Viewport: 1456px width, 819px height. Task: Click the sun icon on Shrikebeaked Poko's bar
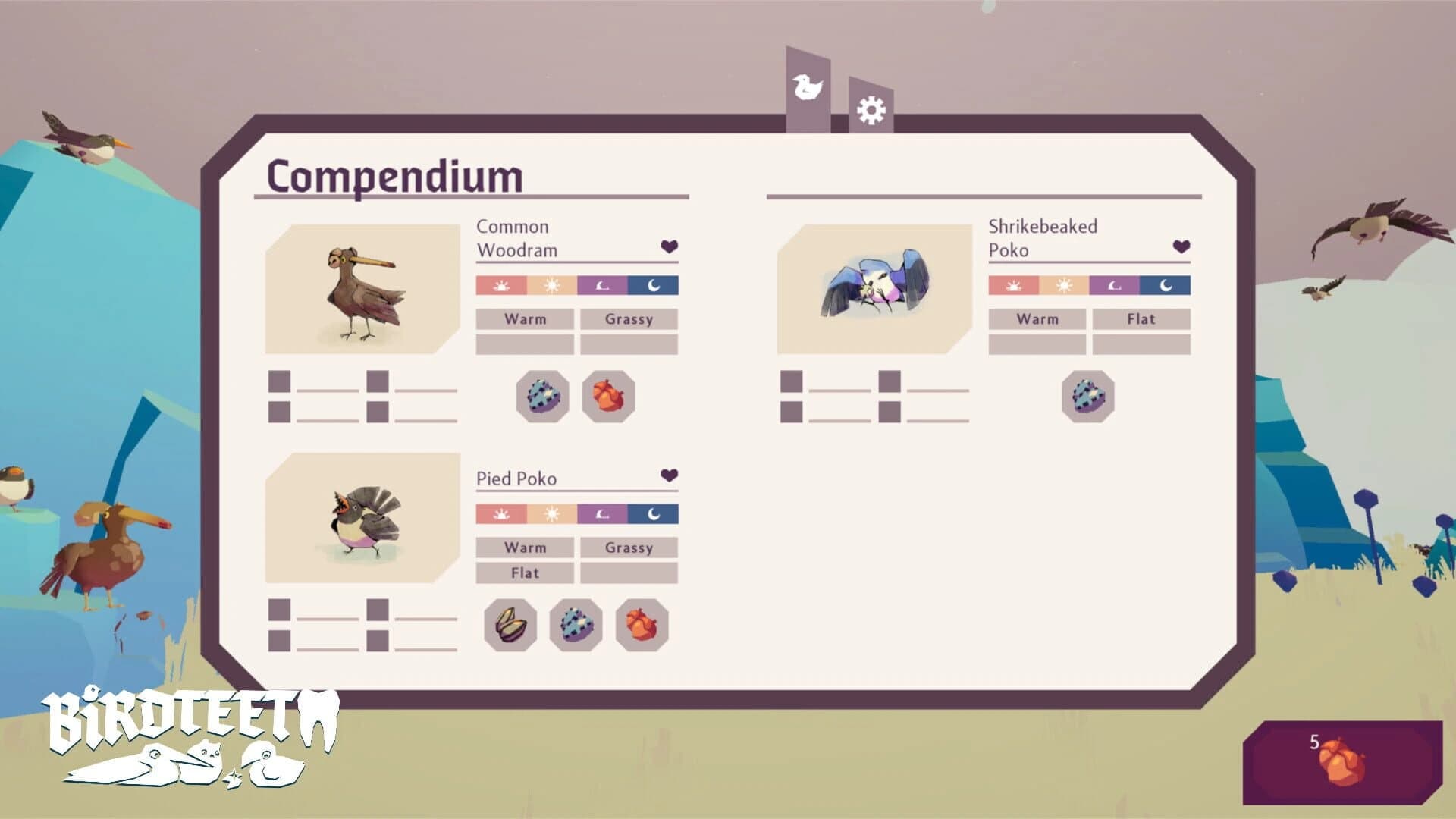pyautogui.click(x=1064, y=286)
